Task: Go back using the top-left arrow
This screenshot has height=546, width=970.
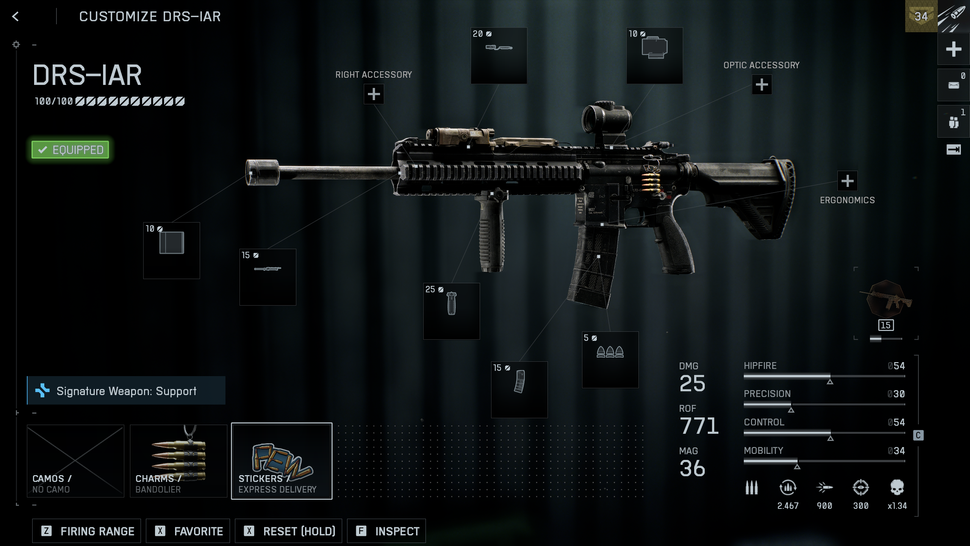Action: [15, 16]
